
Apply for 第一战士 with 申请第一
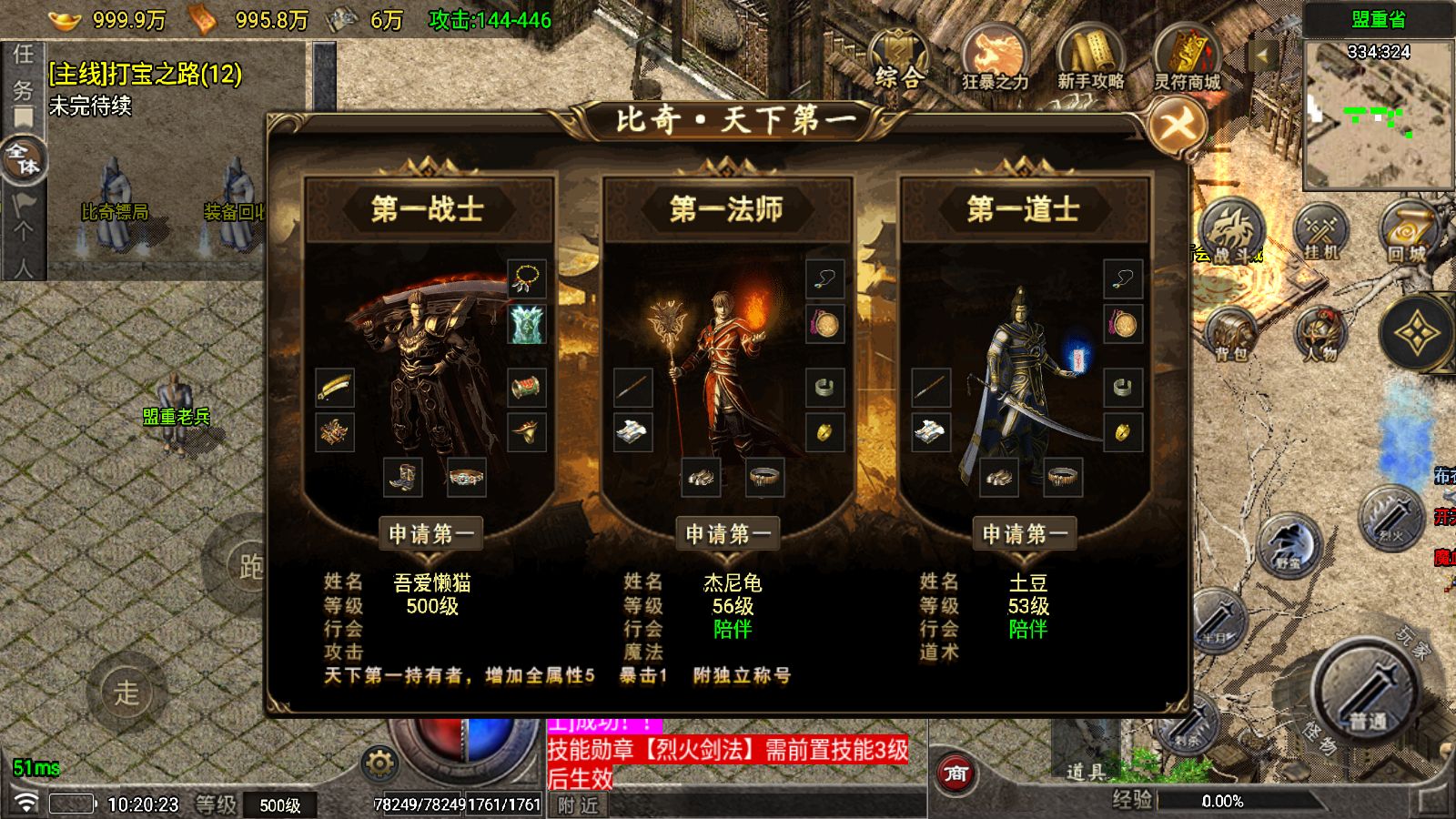(x=431, y=534)
